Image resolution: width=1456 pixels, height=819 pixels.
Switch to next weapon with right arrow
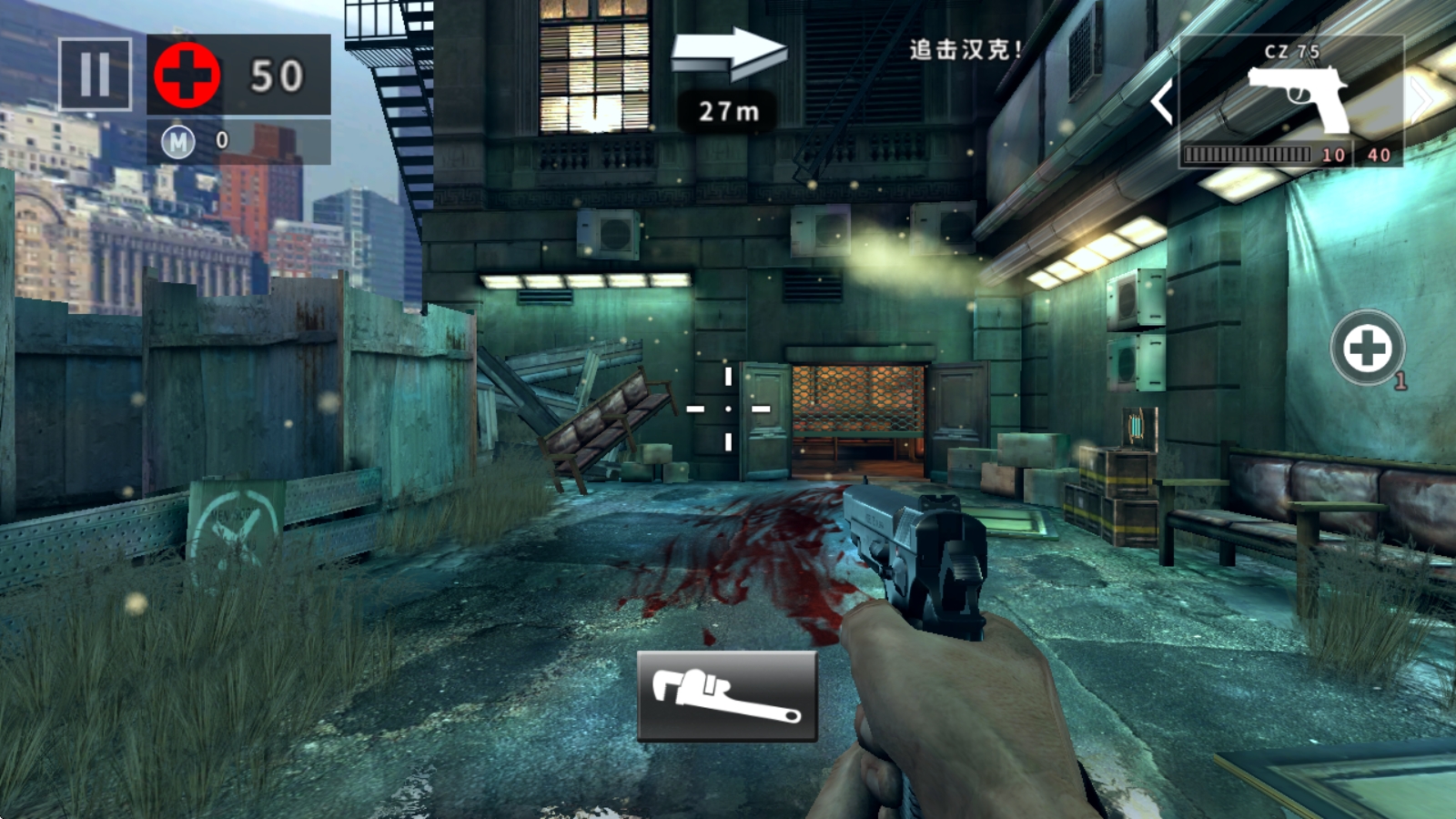point(1421,98)
